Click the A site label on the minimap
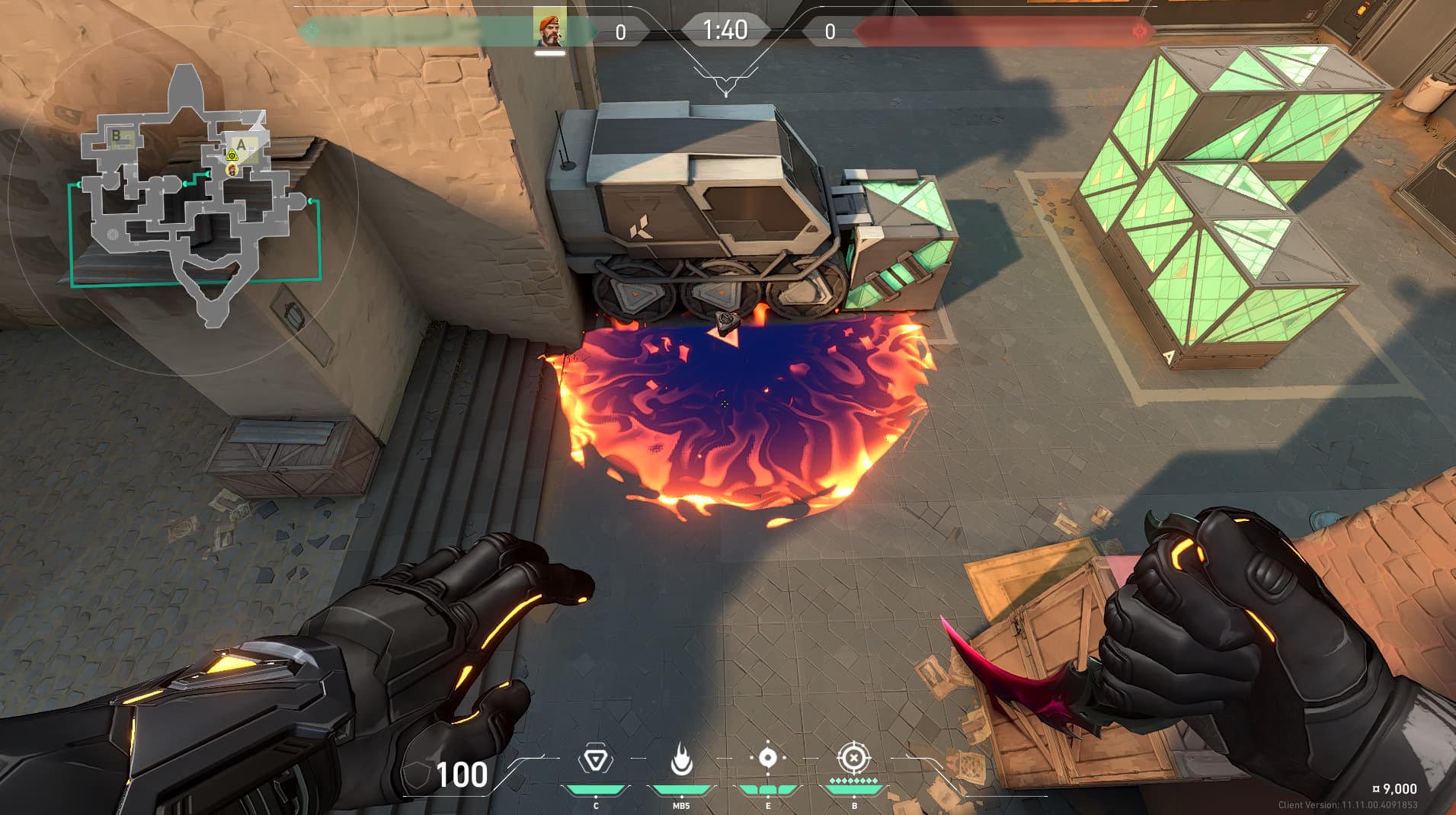The image size is (1456, 815). tap(242, 145)
